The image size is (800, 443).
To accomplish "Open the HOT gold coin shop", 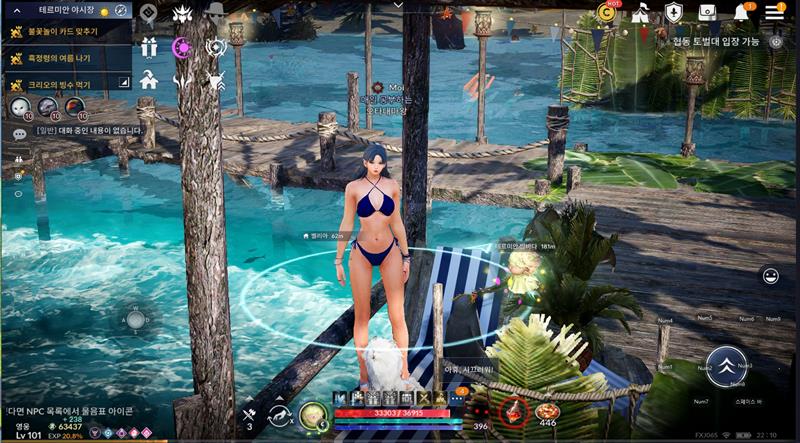I will pos(606,12).
